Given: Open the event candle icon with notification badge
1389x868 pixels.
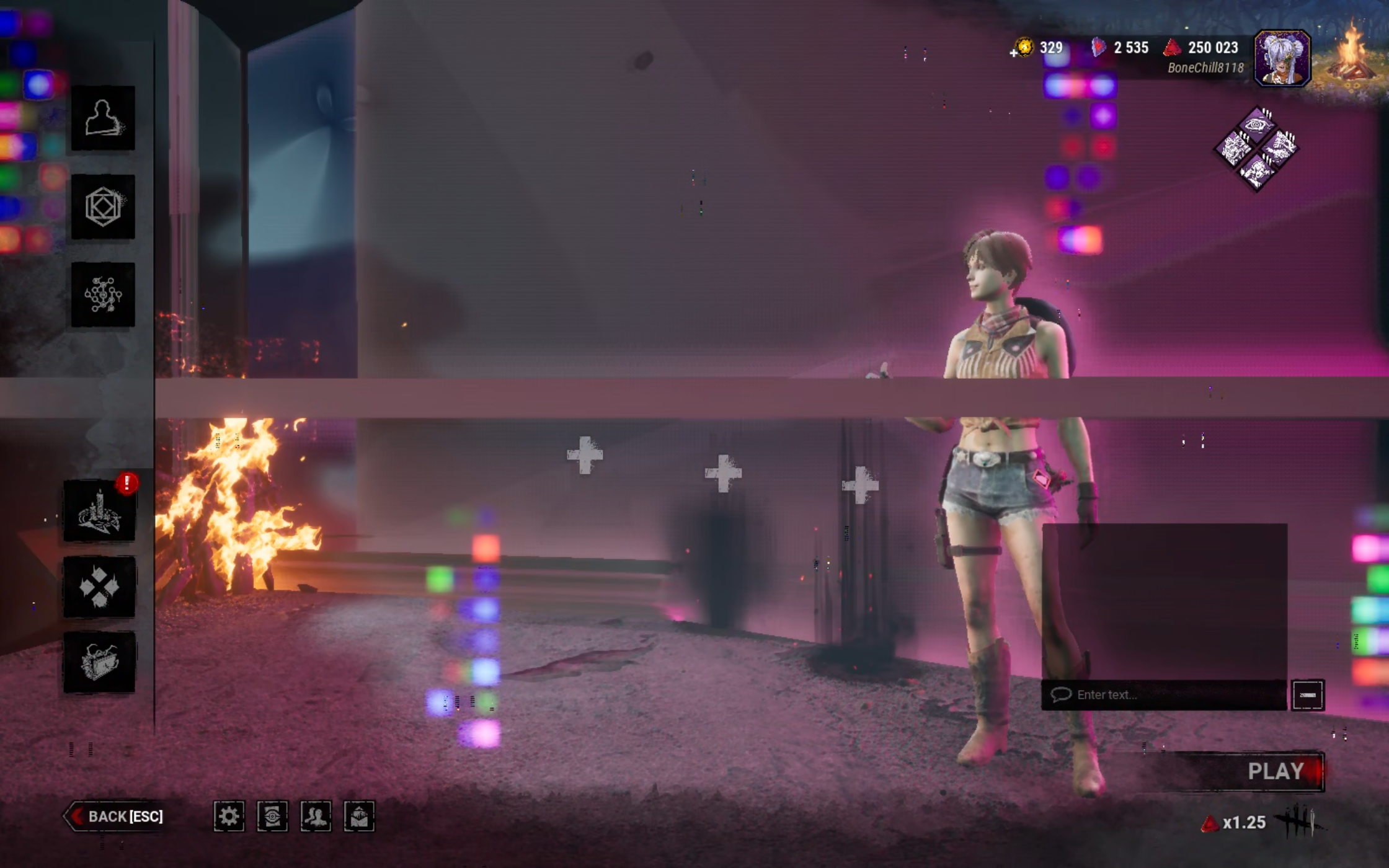Looking at the screenshot, I should 99,511.
